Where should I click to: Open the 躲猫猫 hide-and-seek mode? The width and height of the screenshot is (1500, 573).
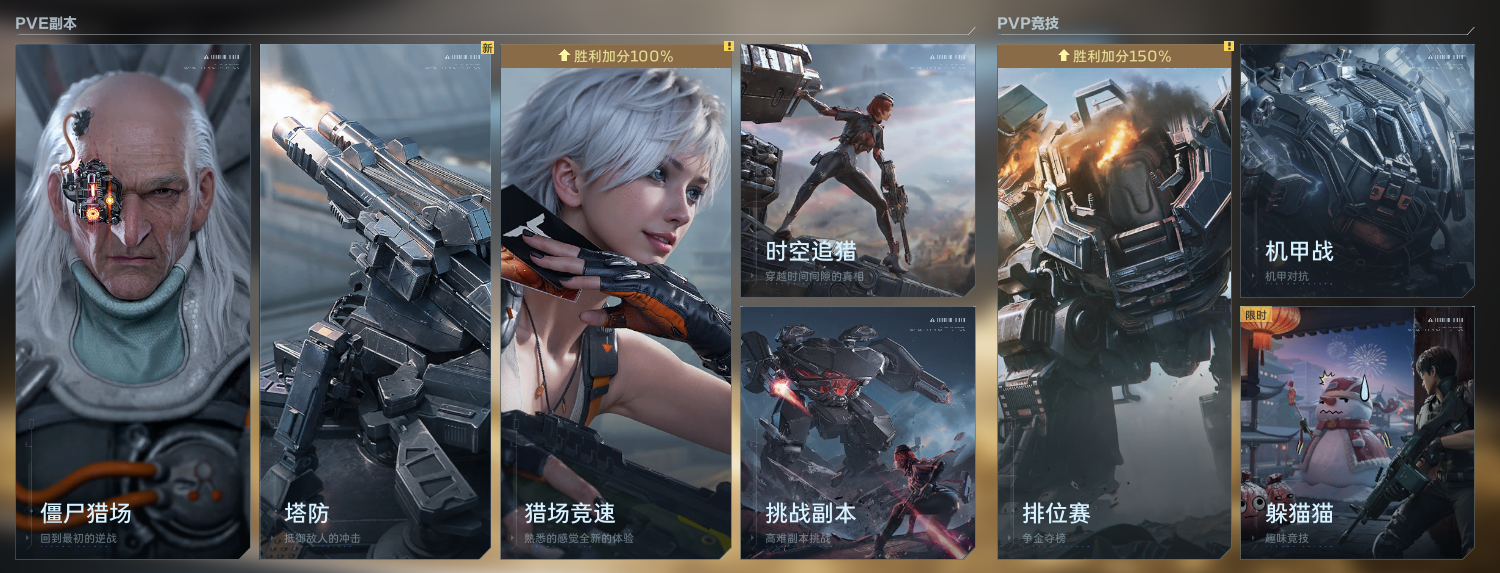pyautogui.click(x=1357, y=432)
